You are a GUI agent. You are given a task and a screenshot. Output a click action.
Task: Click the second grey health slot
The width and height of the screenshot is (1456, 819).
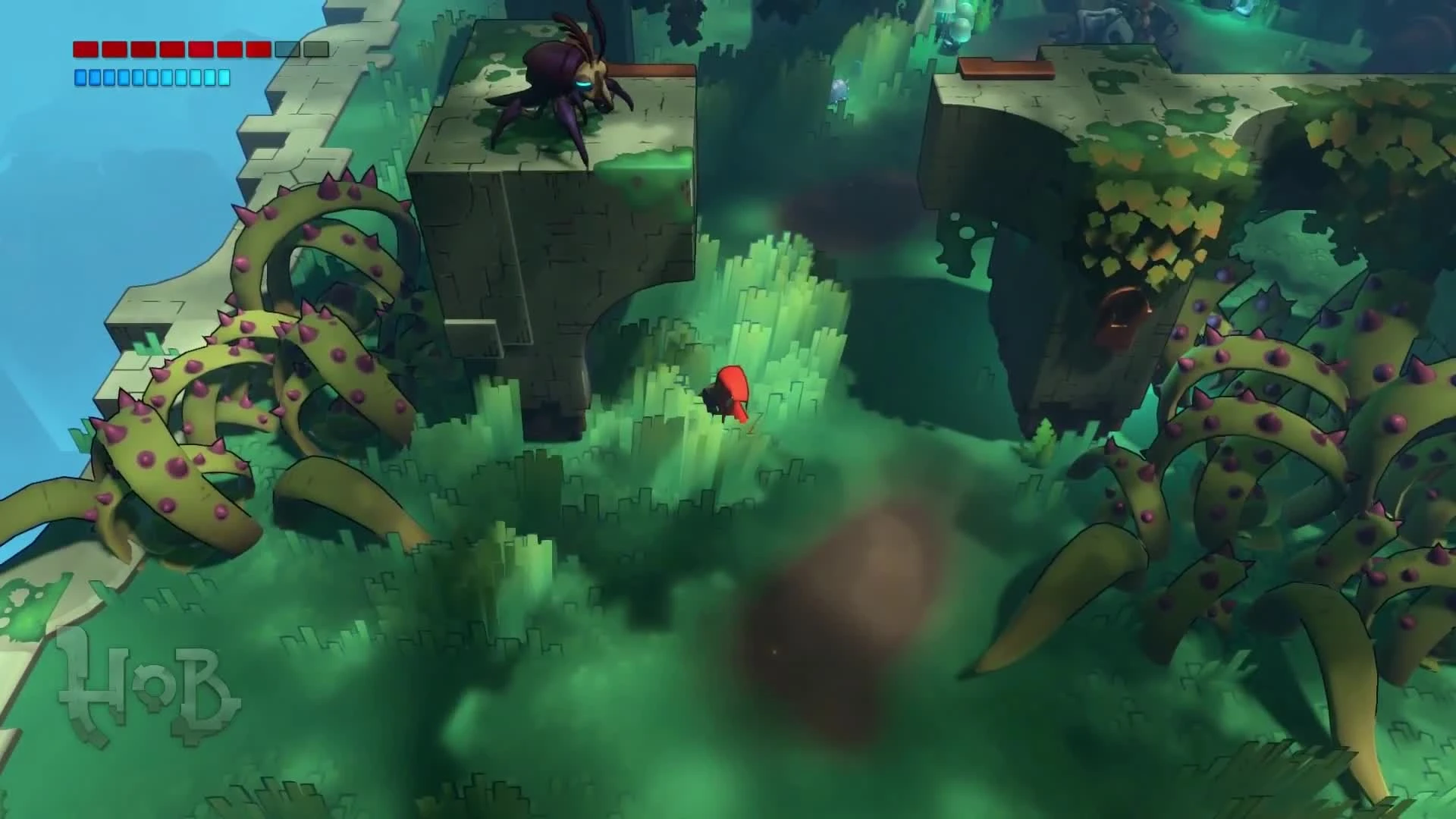[315, 49]
